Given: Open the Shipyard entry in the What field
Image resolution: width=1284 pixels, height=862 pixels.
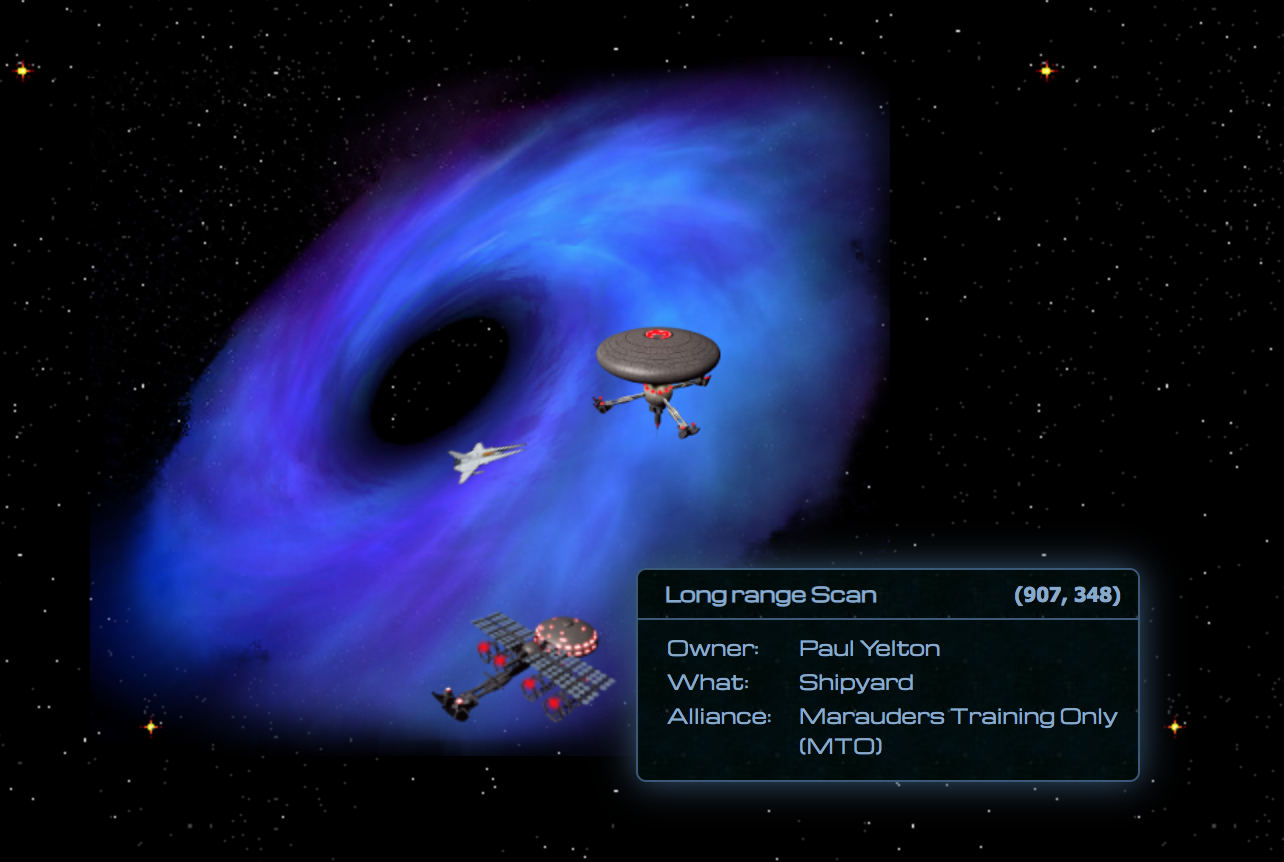Looking at the screenshot, I should 855,682.
